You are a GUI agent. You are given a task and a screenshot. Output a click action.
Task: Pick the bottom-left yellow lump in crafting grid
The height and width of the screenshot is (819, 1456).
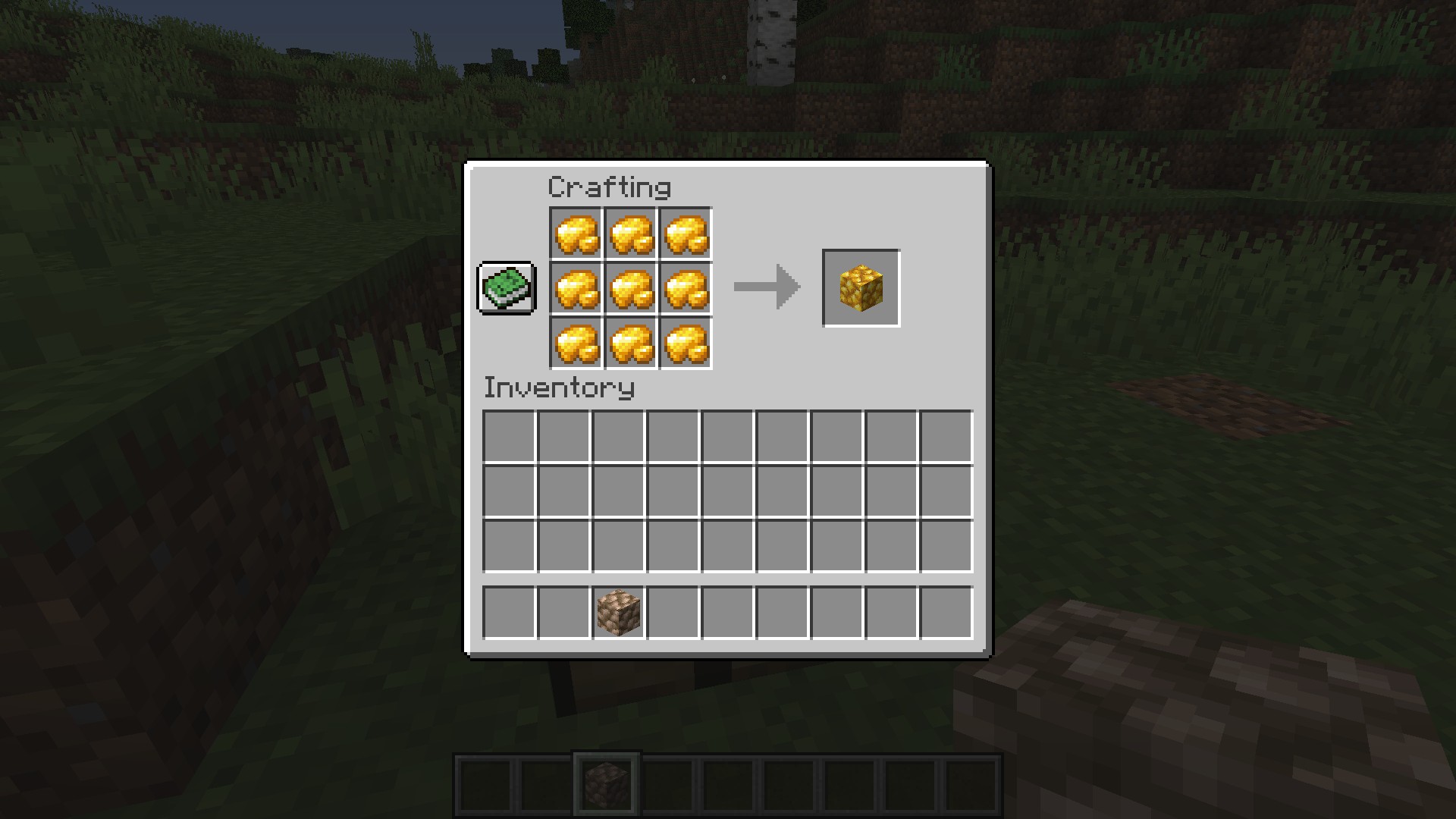pyautogui.click(x=576, y=343)
